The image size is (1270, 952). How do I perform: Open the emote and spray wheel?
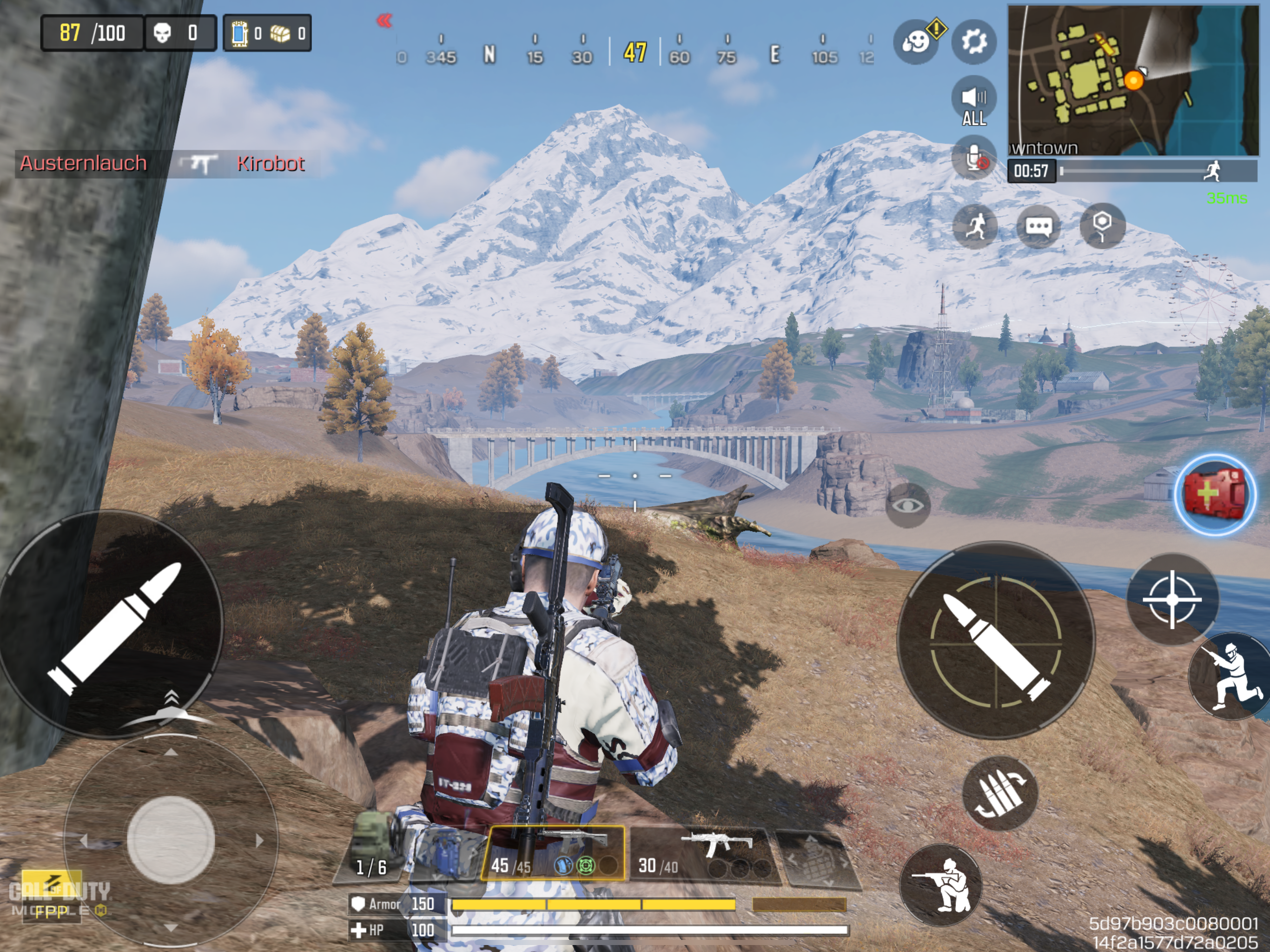pos(915,41)
